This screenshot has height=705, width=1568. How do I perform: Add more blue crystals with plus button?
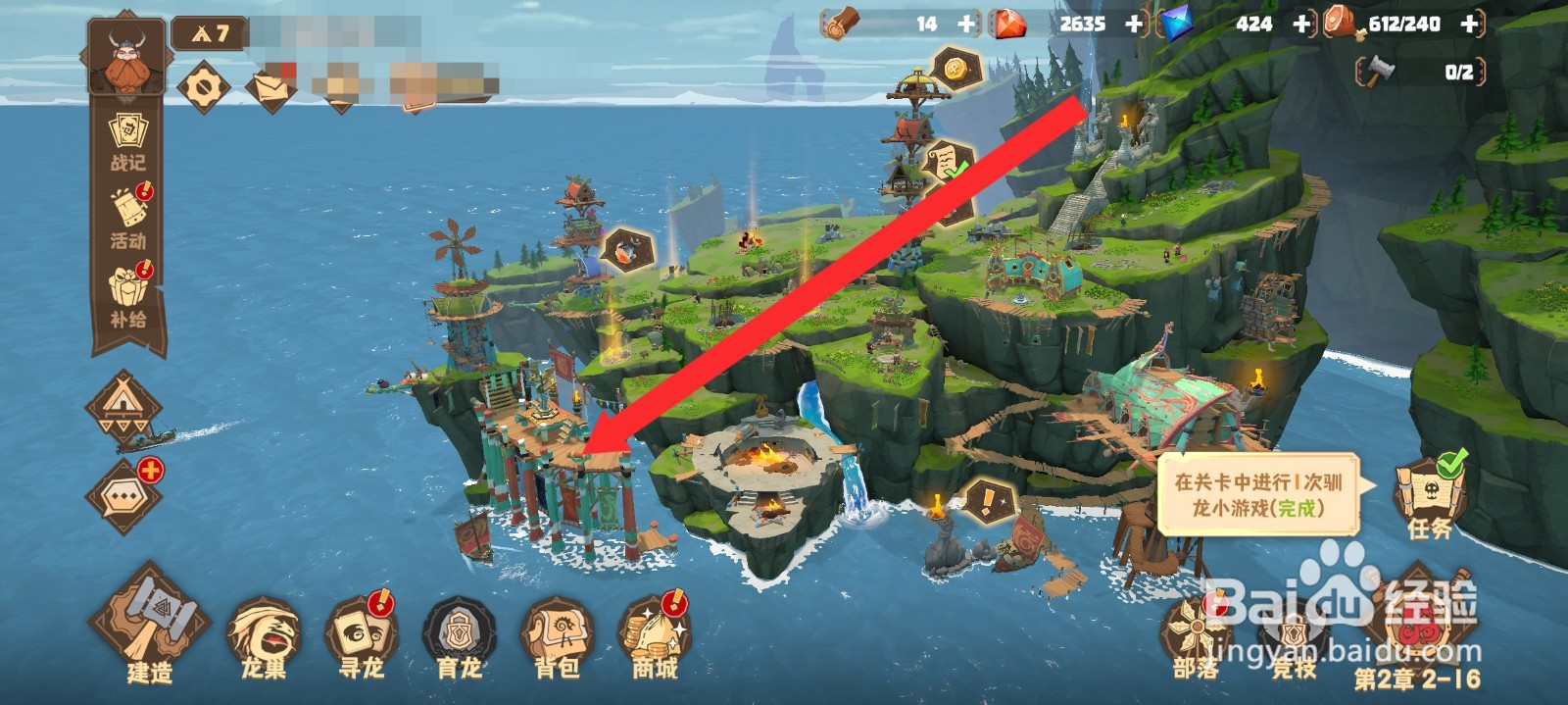tap(1301, 24)
